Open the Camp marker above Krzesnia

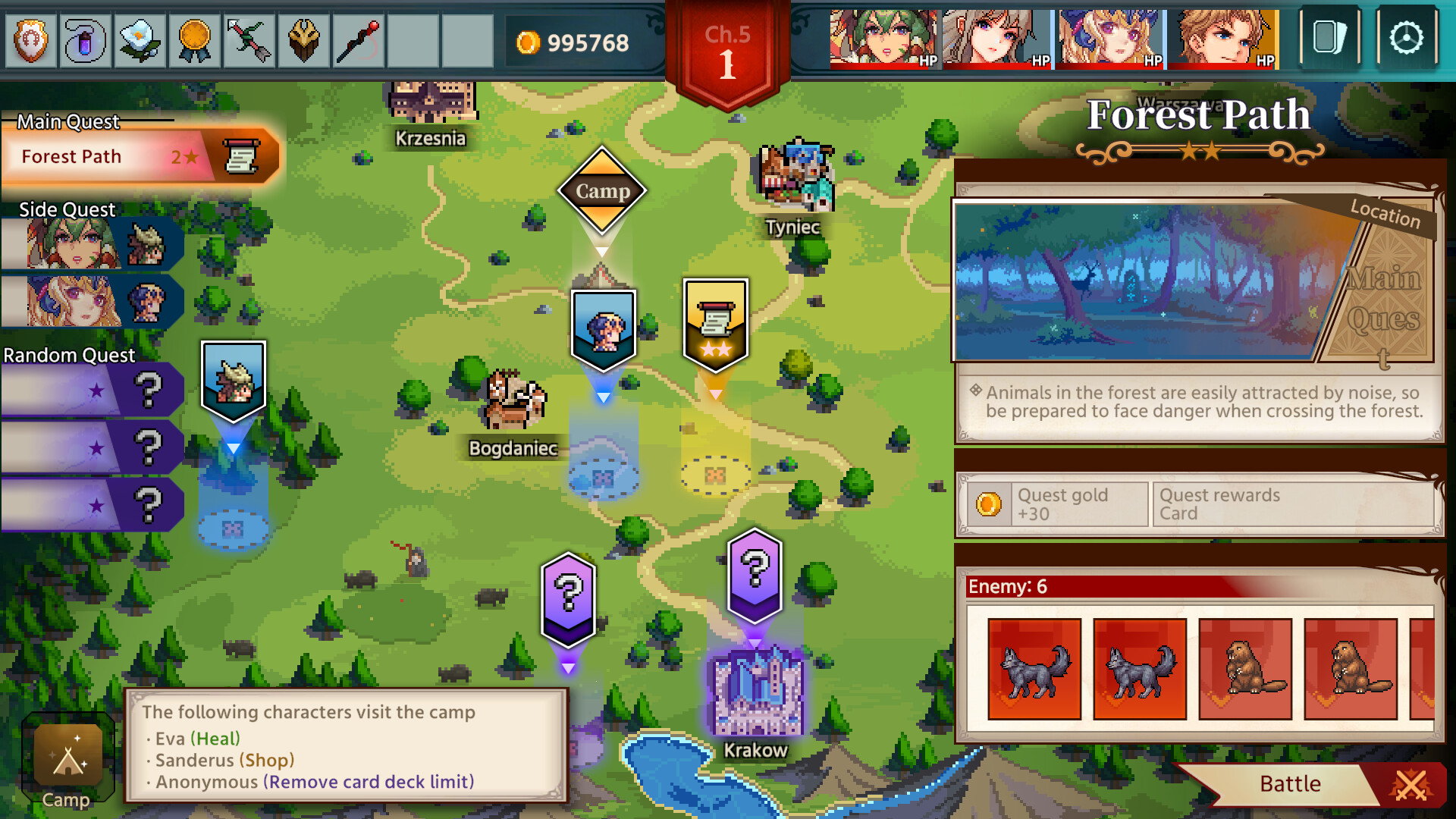602,191
